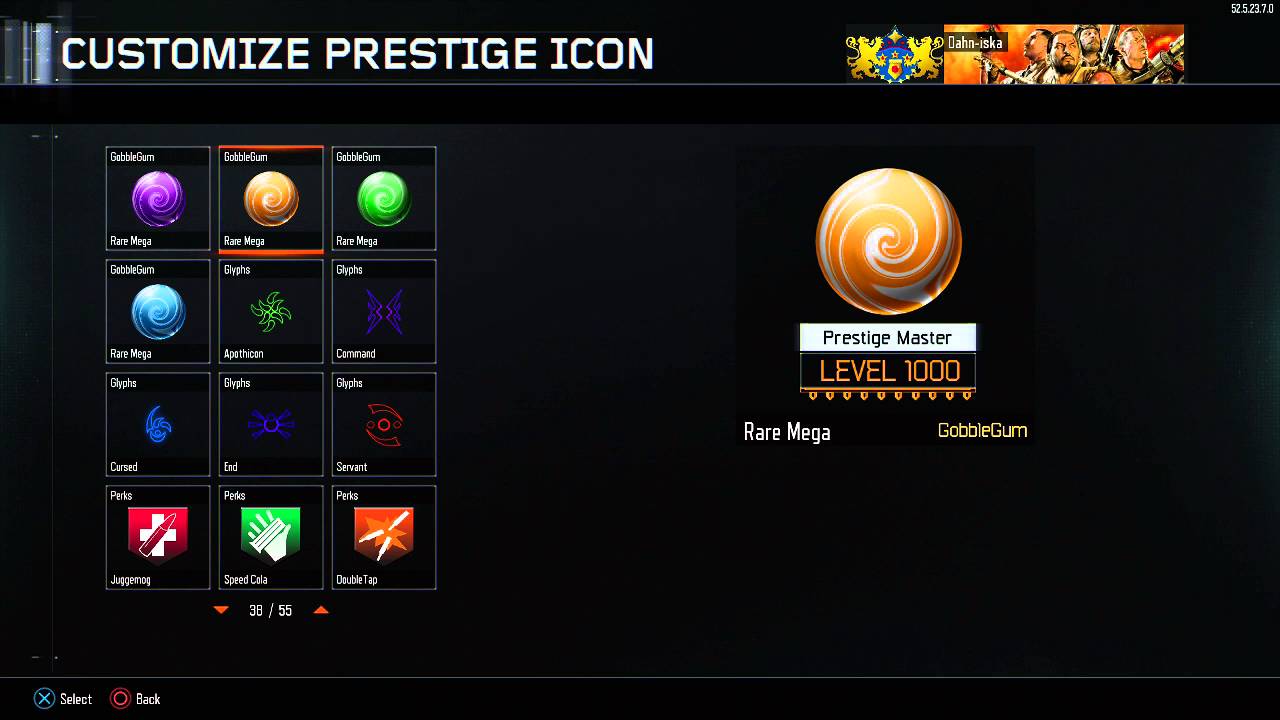This screenshot has width=1280, height=720.
Task: Pick the Juggernog perk icon
Action: pyautogui.click(x=157, y=537)
